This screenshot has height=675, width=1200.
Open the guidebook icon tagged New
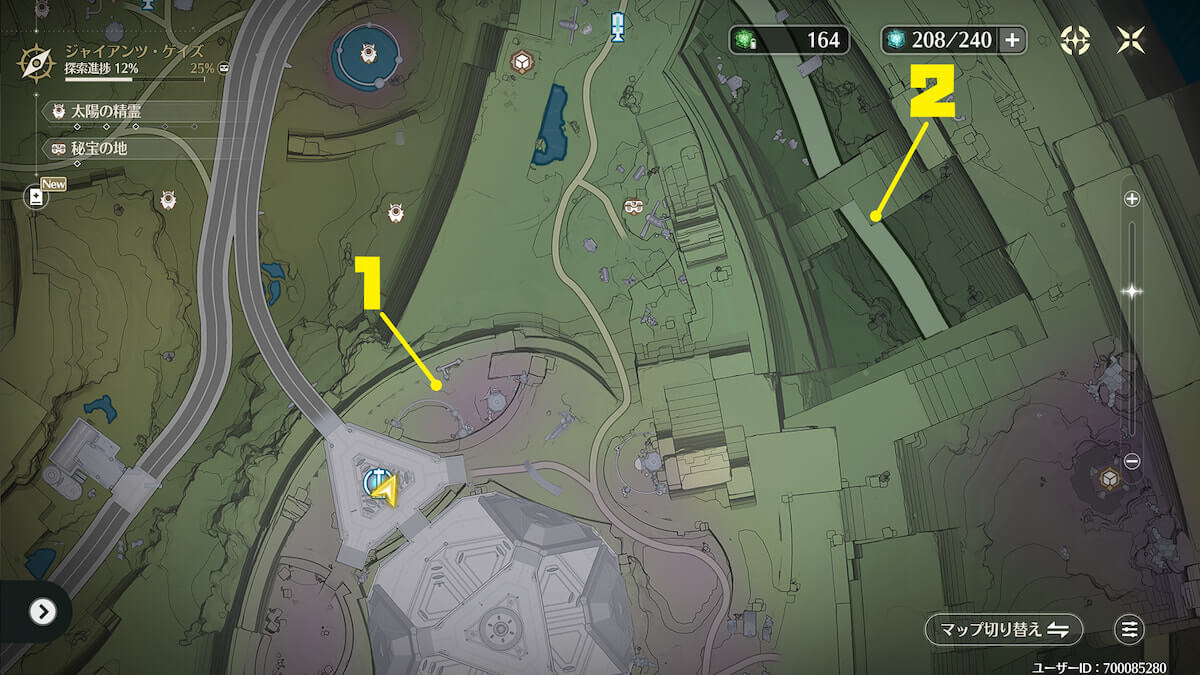click(x=37, y=197)
